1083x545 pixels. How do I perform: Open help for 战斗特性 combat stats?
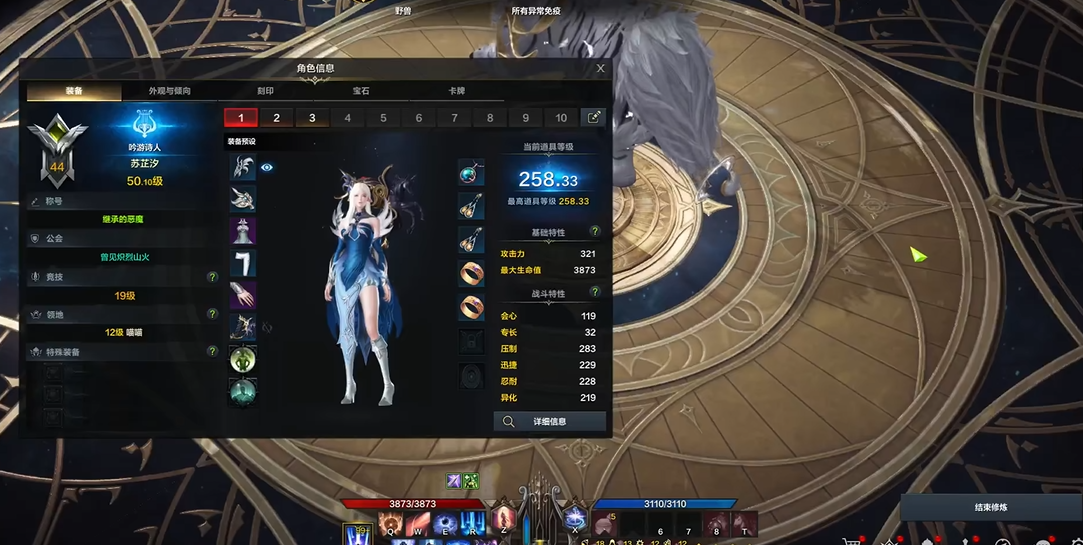(595, 293)
